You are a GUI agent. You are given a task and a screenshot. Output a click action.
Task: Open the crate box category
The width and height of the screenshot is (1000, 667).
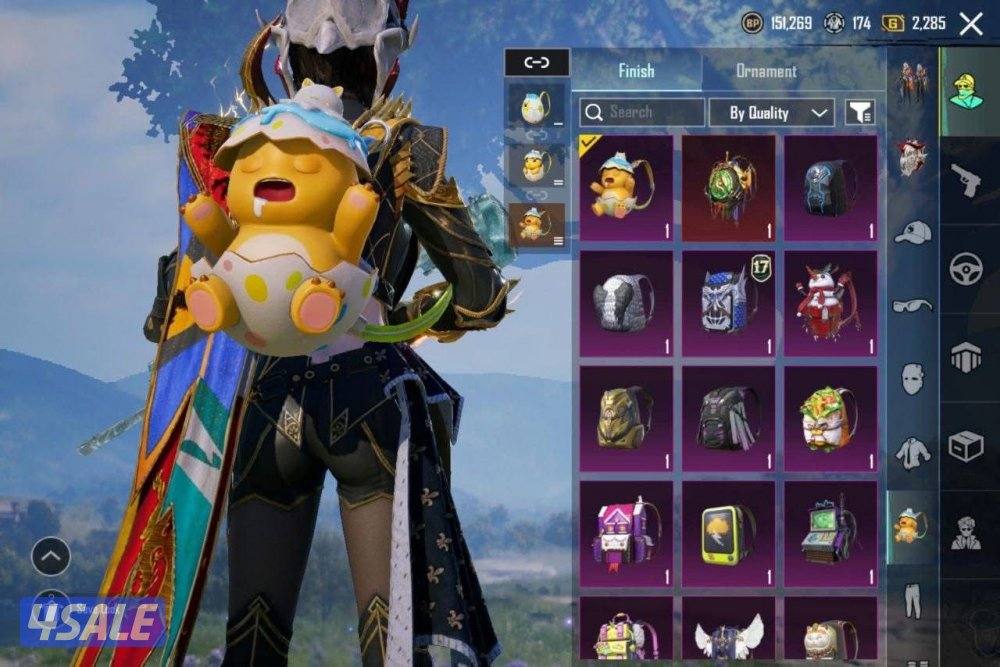966,446
